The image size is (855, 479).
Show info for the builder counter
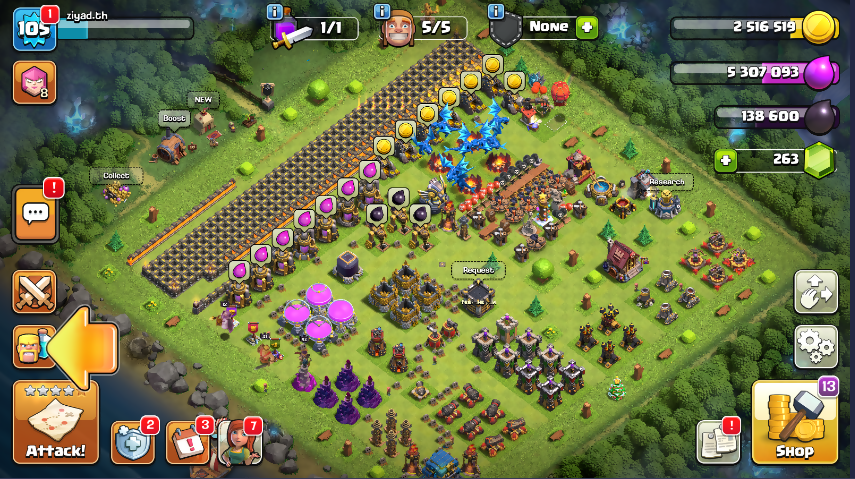381,12
